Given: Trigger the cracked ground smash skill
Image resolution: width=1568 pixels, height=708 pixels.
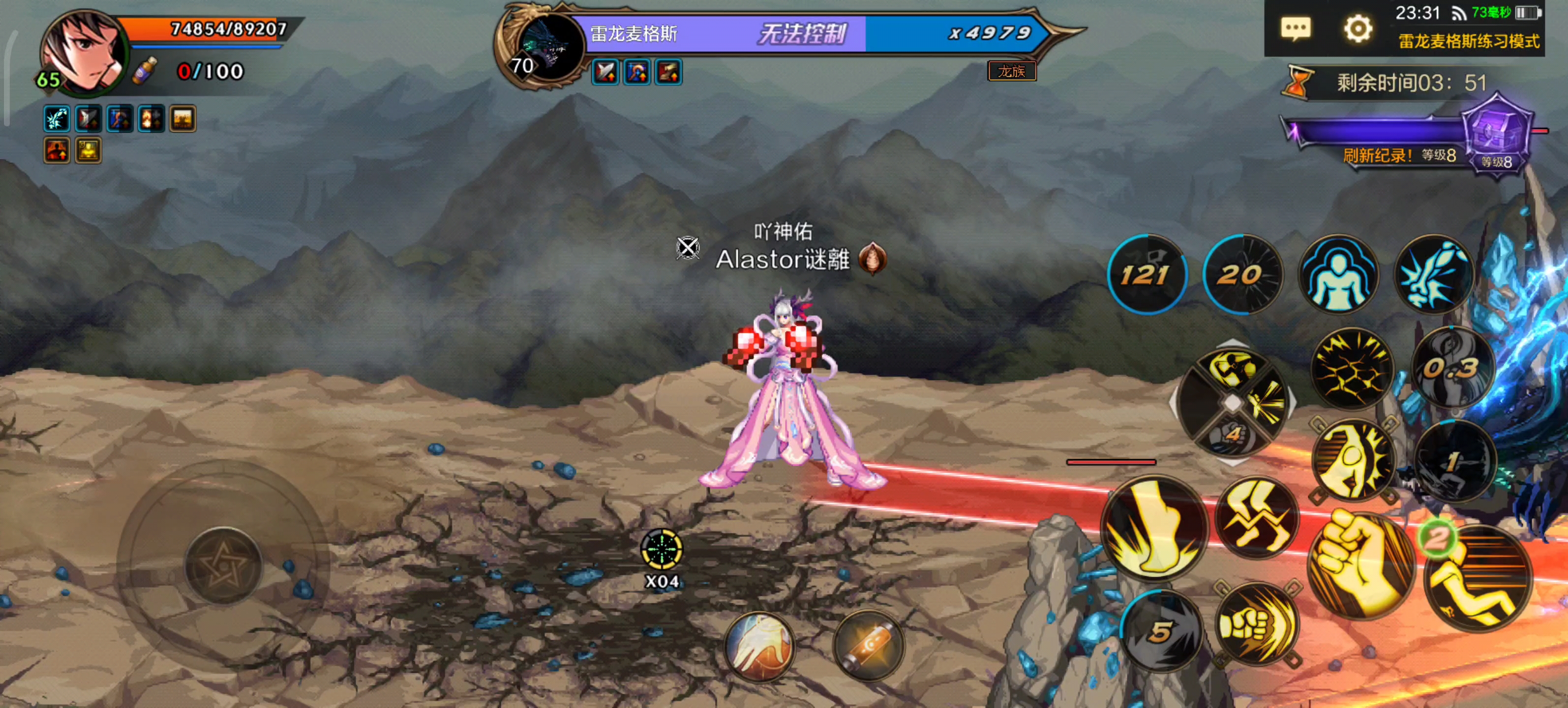Looking at the screenshot, I should [x=1353, y=369].
